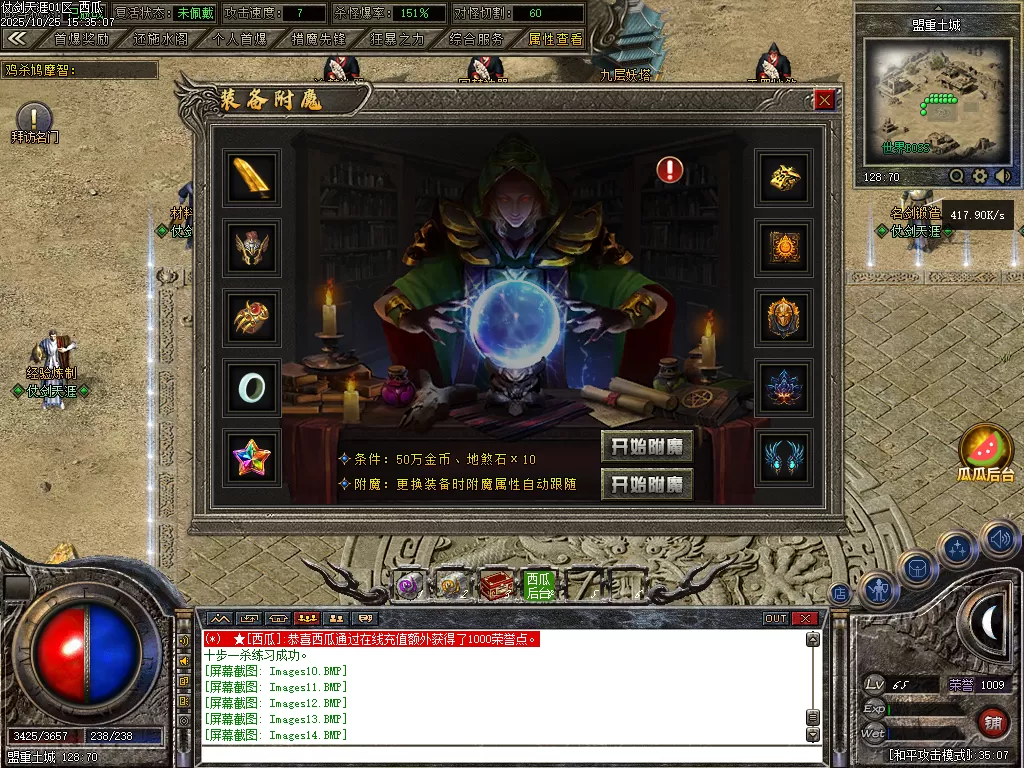Image resolution: width=1024 pixels, height=768 pixels.
Task: Open the 狂暴之力 menu
Action: pyautogui.click(x=397, y=39)
